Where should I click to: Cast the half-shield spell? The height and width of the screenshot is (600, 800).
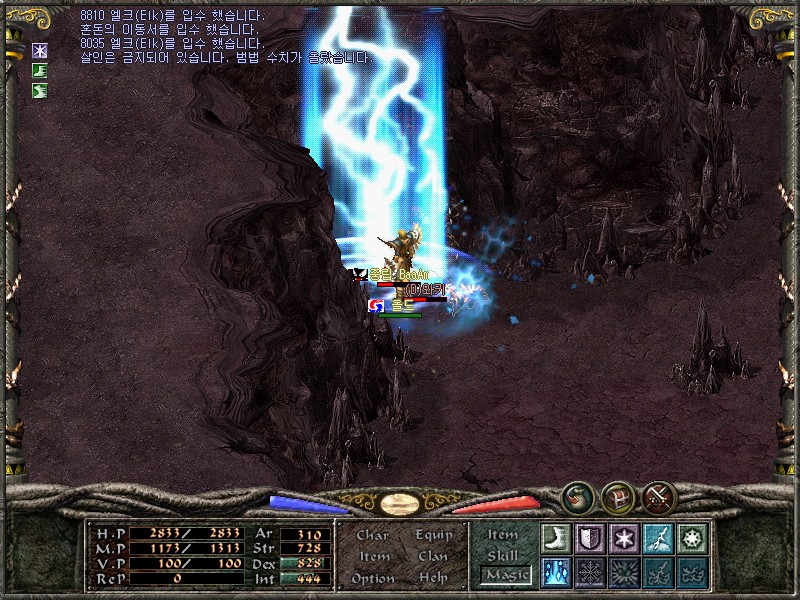click(591, 538)
